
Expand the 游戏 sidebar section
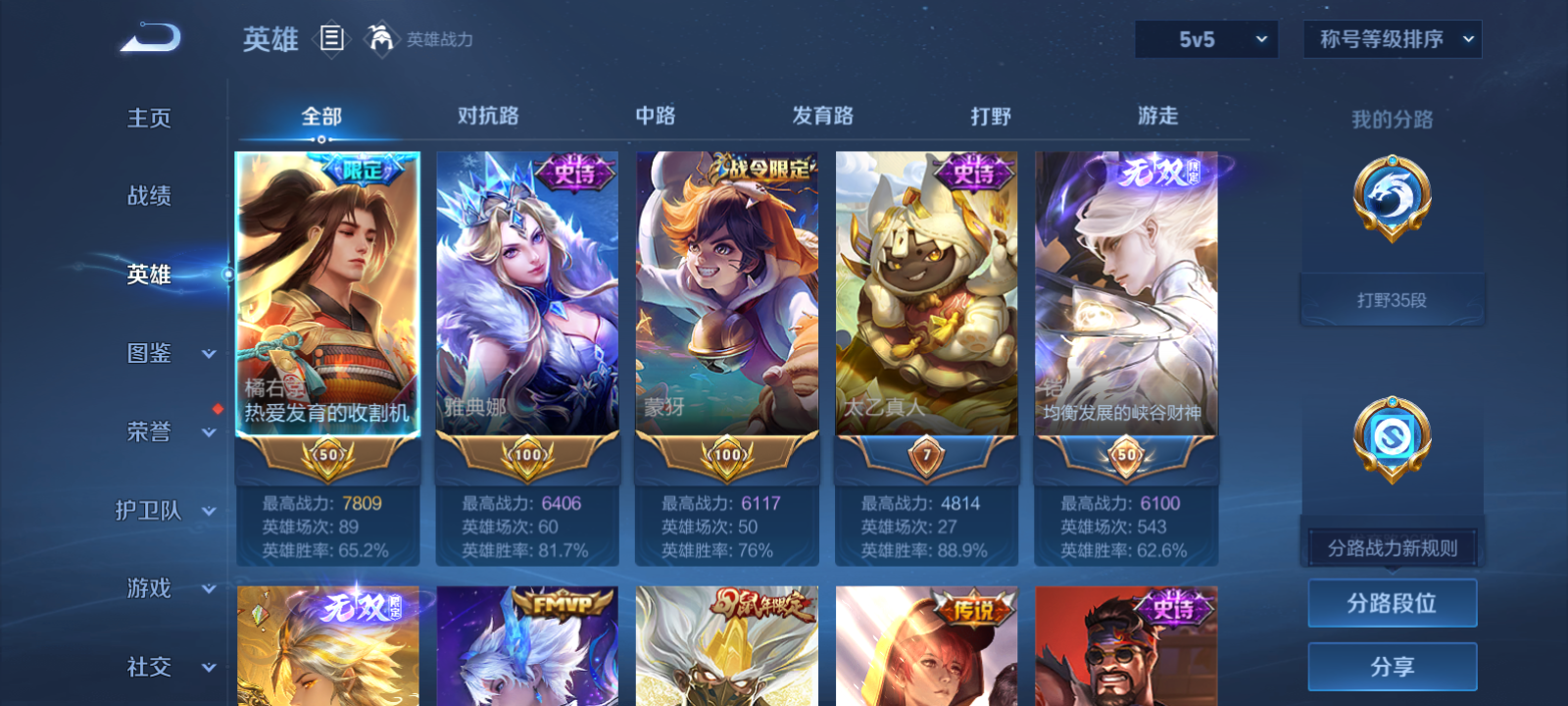[148, 588]
